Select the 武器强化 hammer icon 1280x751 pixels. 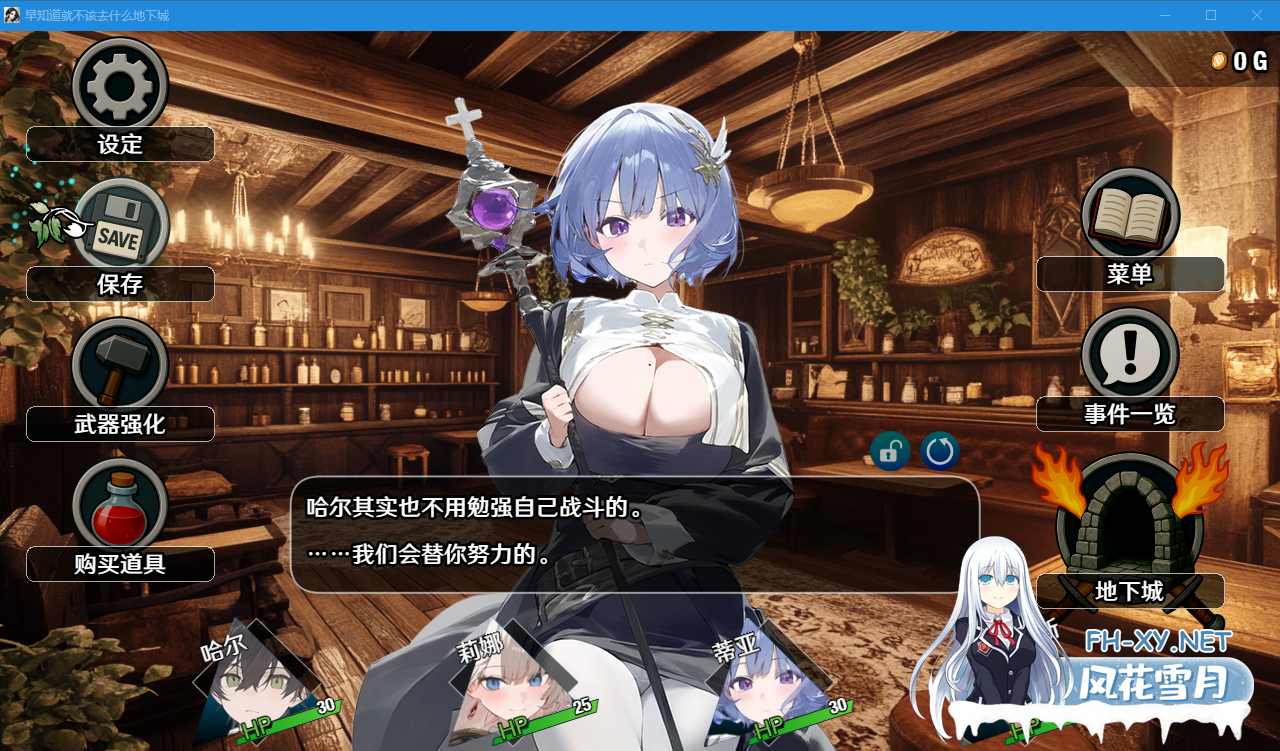pos(120,365)
